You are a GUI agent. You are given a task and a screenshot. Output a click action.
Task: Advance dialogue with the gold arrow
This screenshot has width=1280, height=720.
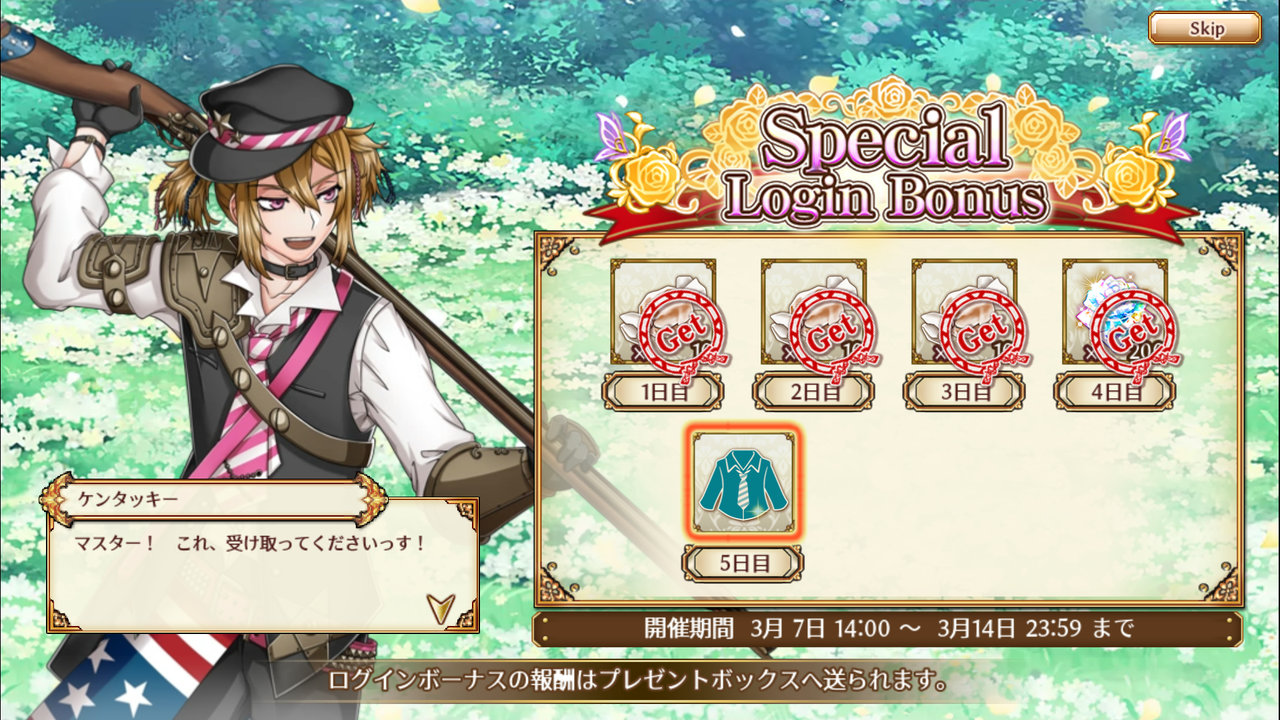tap(440, 607)
